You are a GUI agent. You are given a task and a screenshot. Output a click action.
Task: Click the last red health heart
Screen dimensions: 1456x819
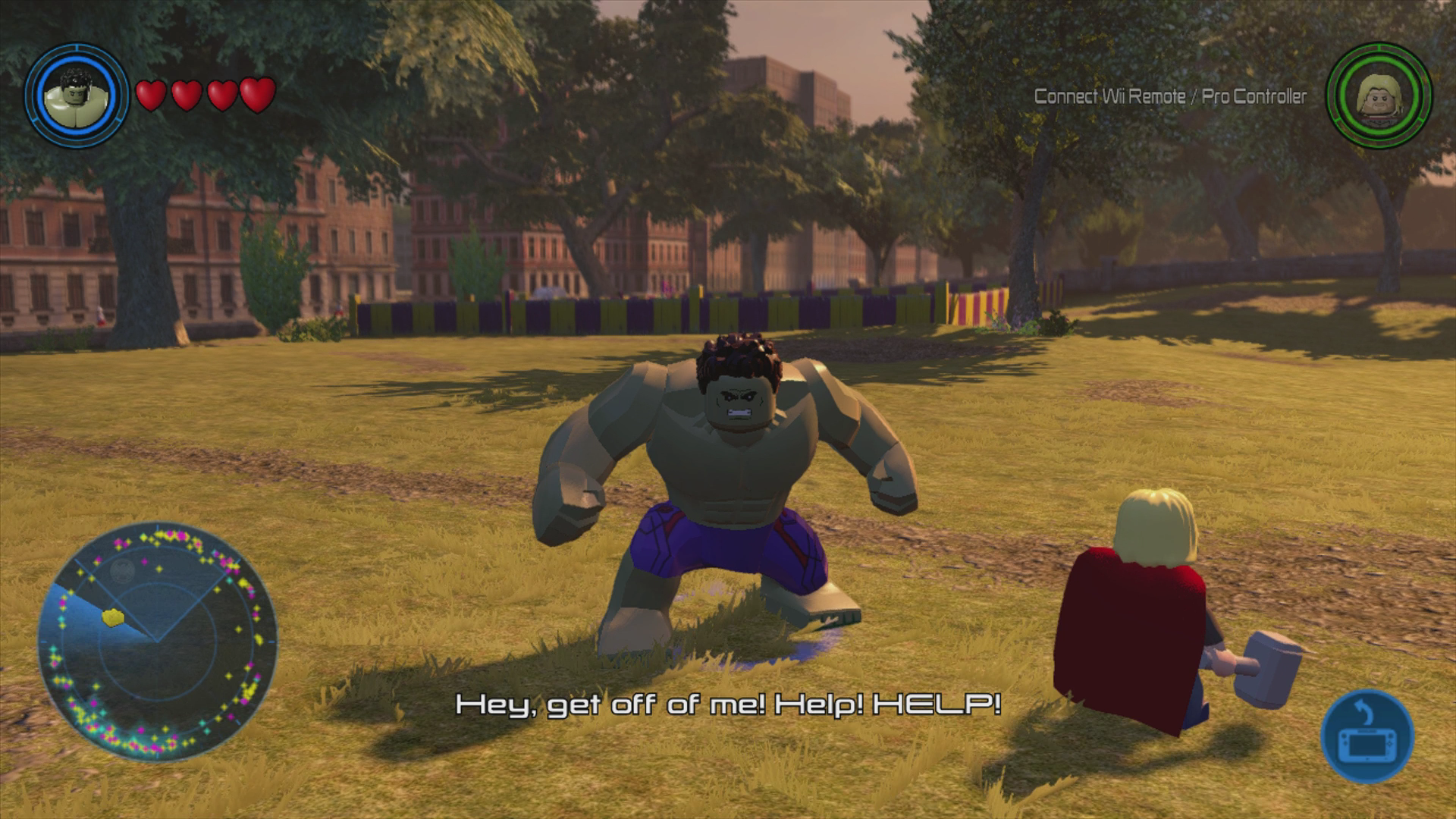pos(259,94)
